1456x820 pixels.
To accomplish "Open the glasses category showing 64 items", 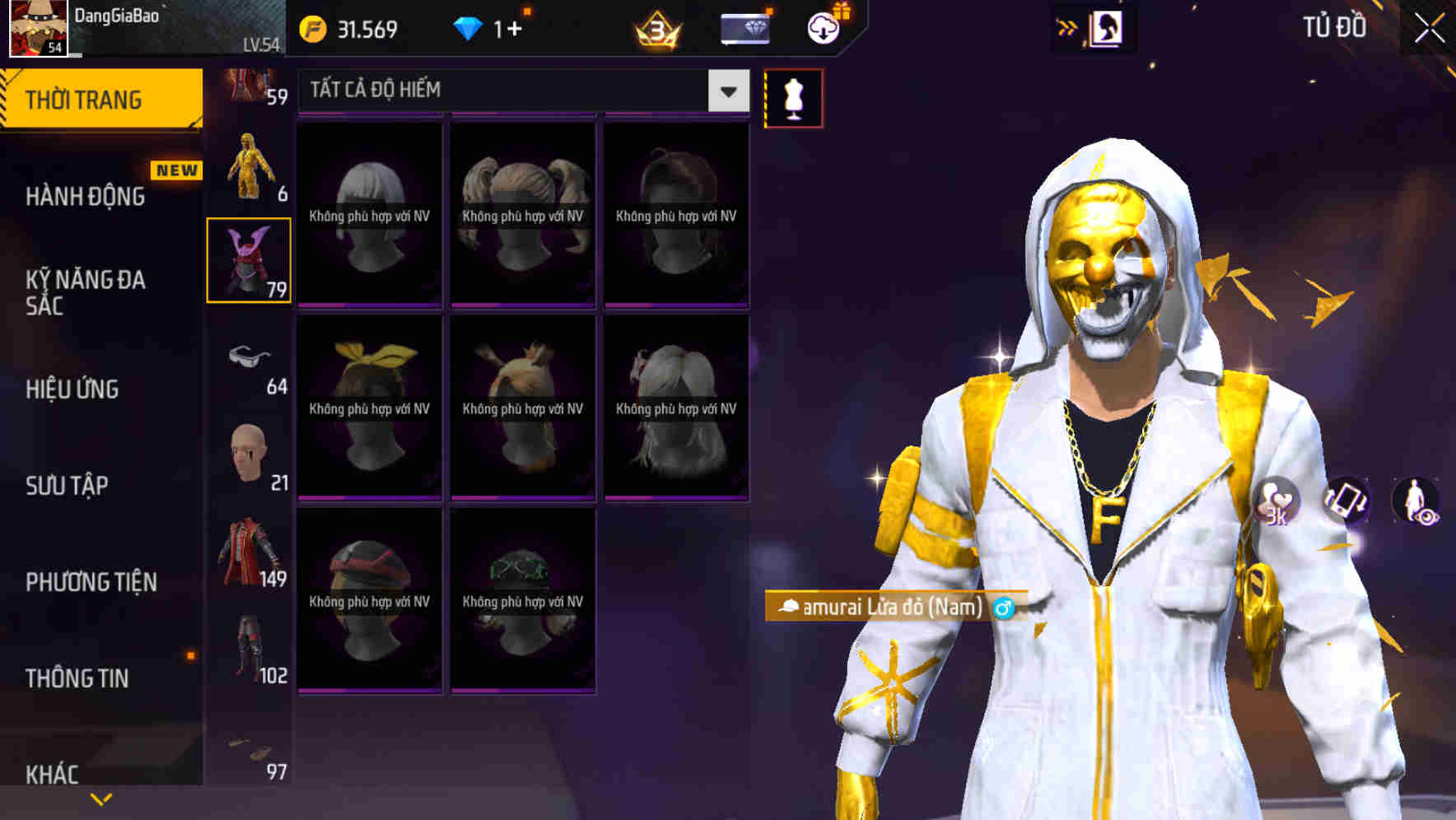I will pyautogui.click(x=249, y=358).
